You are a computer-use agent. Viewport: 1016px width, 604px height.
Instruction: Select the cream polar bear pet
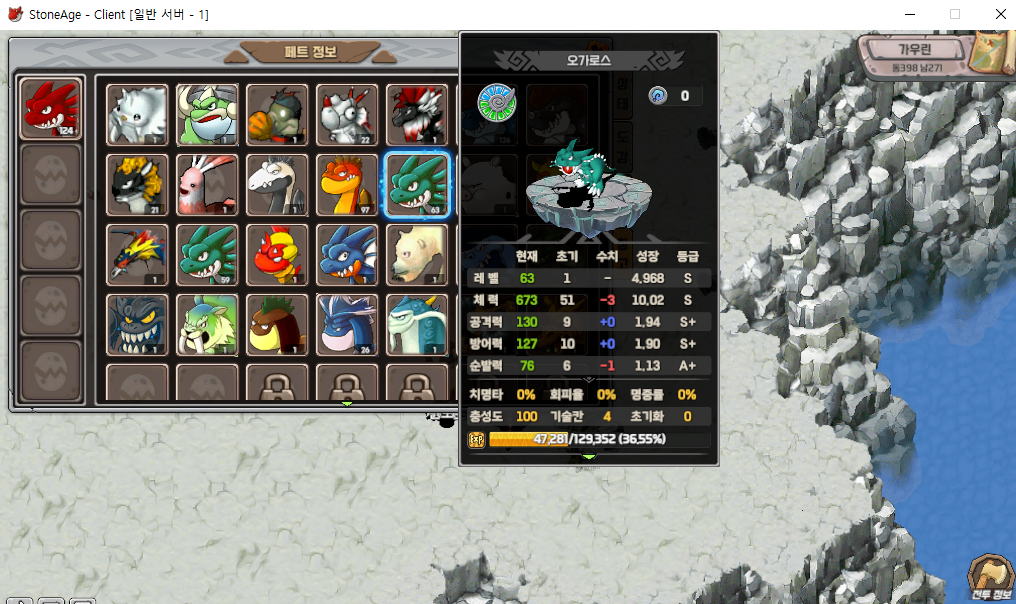click(417, 255)
